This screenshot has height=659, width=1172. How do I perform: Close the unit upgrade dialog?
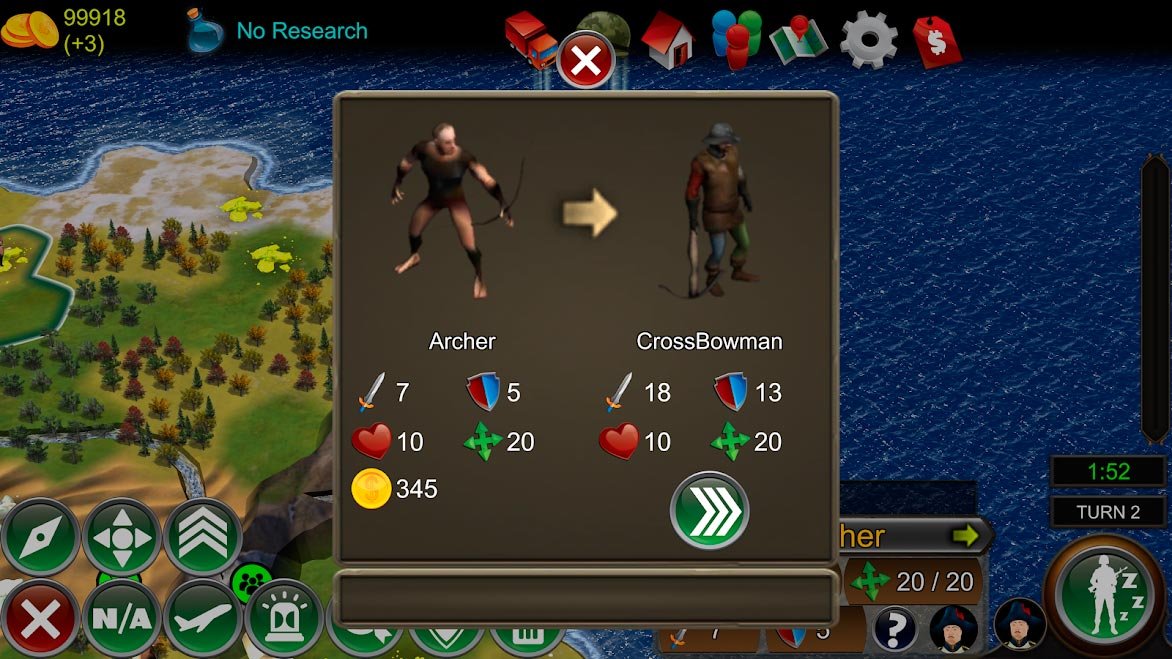(586, 61)
